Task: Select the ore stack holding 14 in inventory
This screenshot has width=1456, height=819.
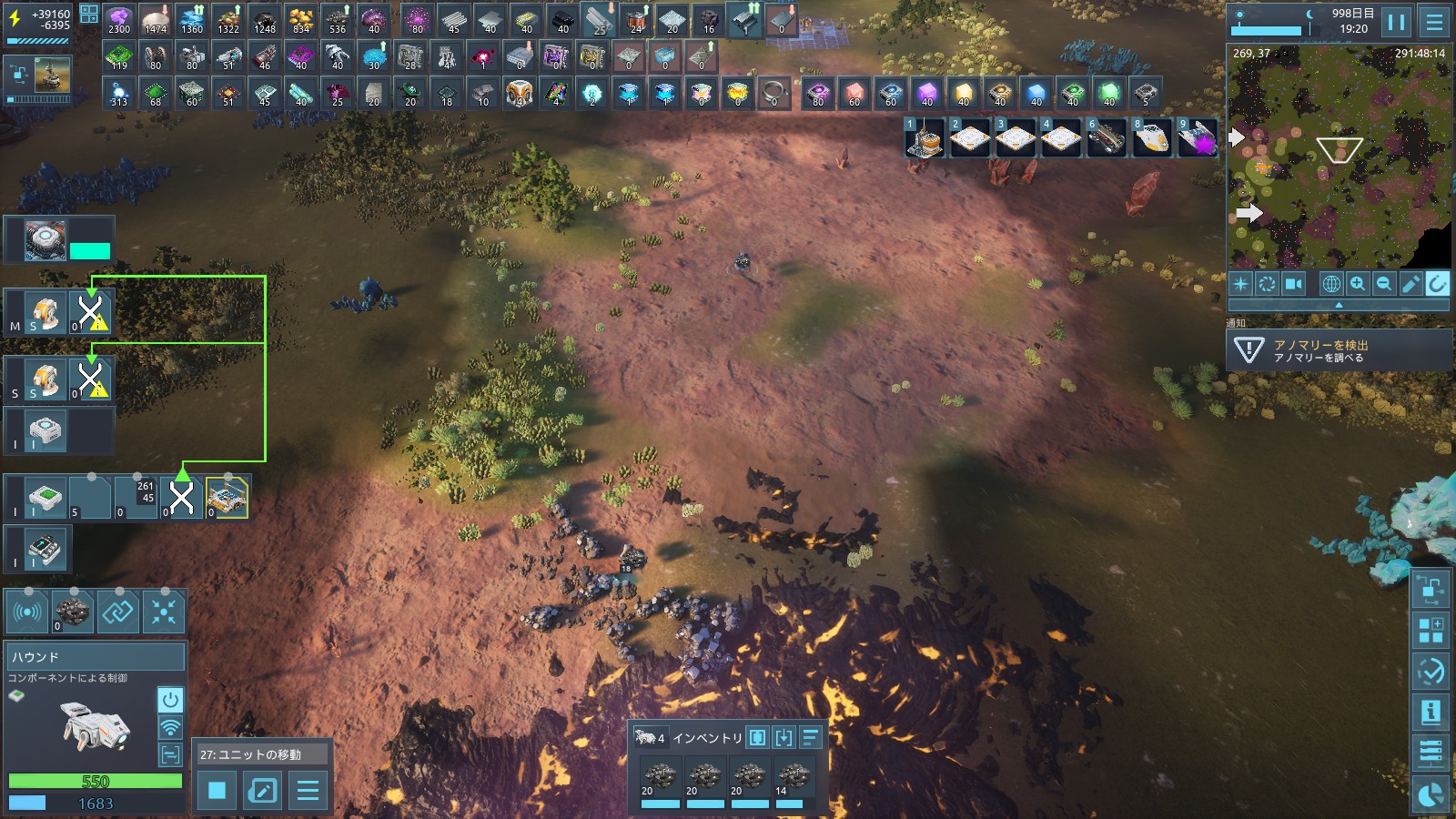Action: (x=794, y=779)
